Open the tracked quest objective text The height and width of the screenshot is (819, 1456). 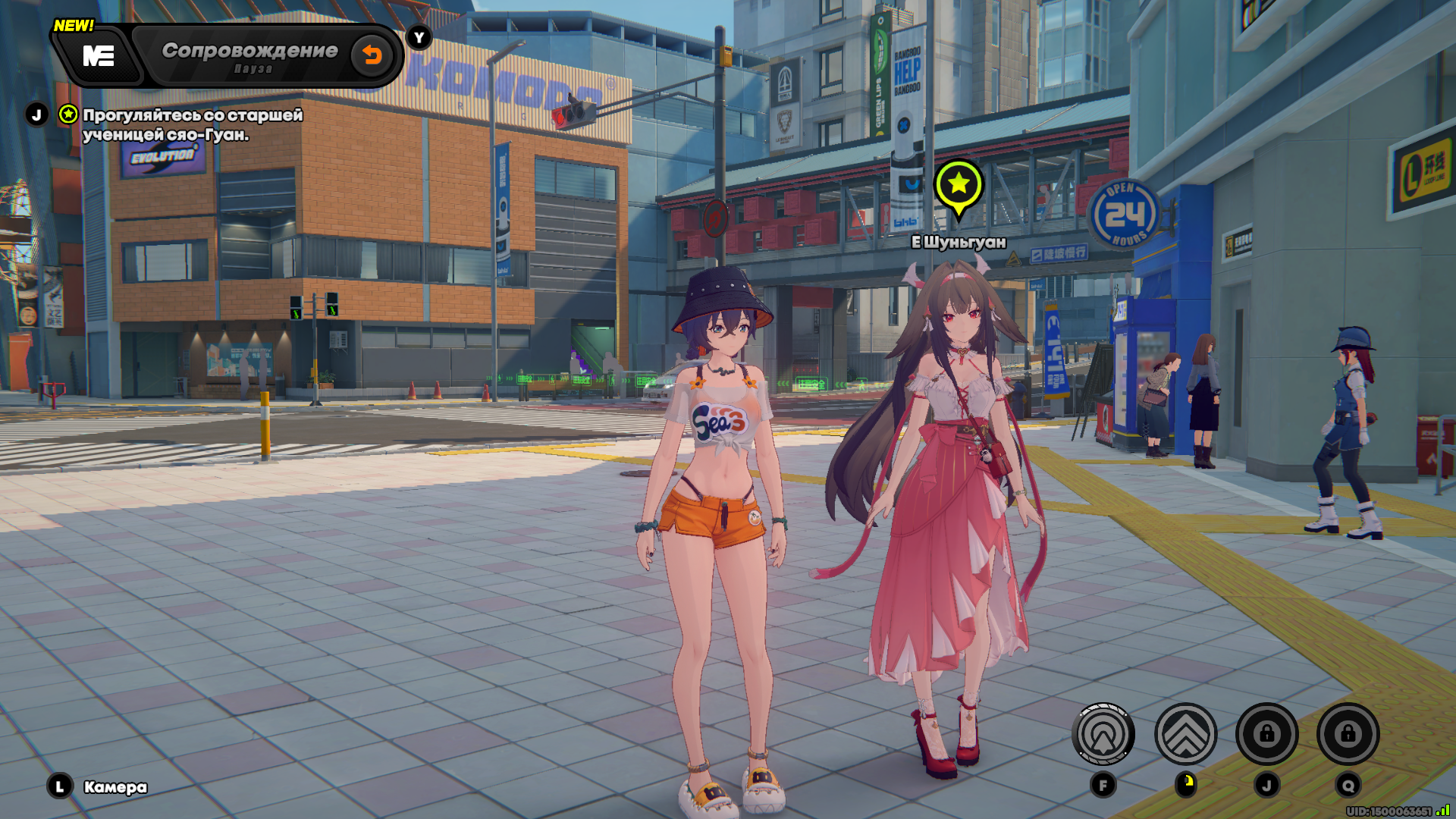click(192, 124)
